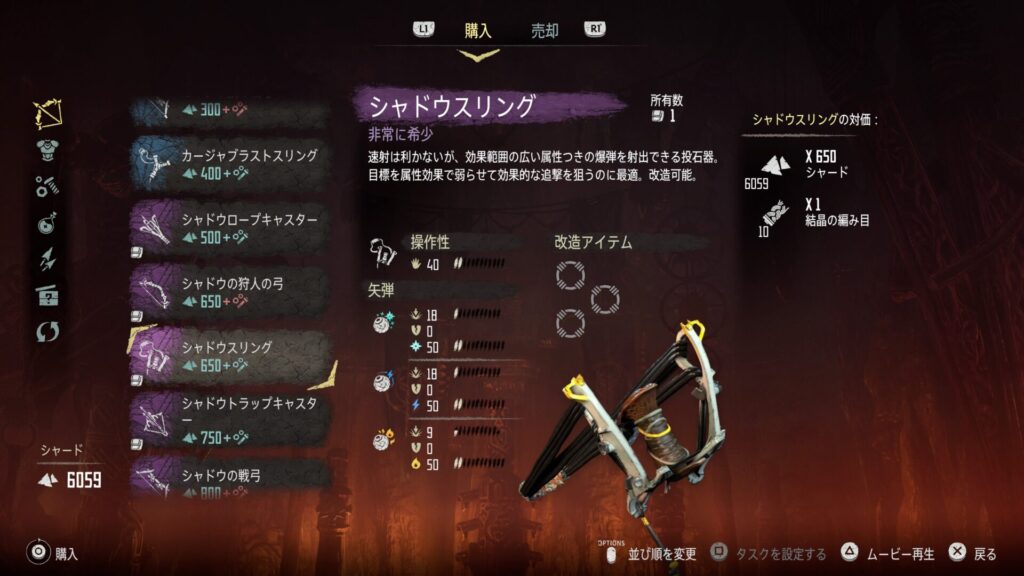This screenshot has width=1024, height=576.
Task: Select カージャブラストスリング in the shop list
Action: click(x=229, y=164)
